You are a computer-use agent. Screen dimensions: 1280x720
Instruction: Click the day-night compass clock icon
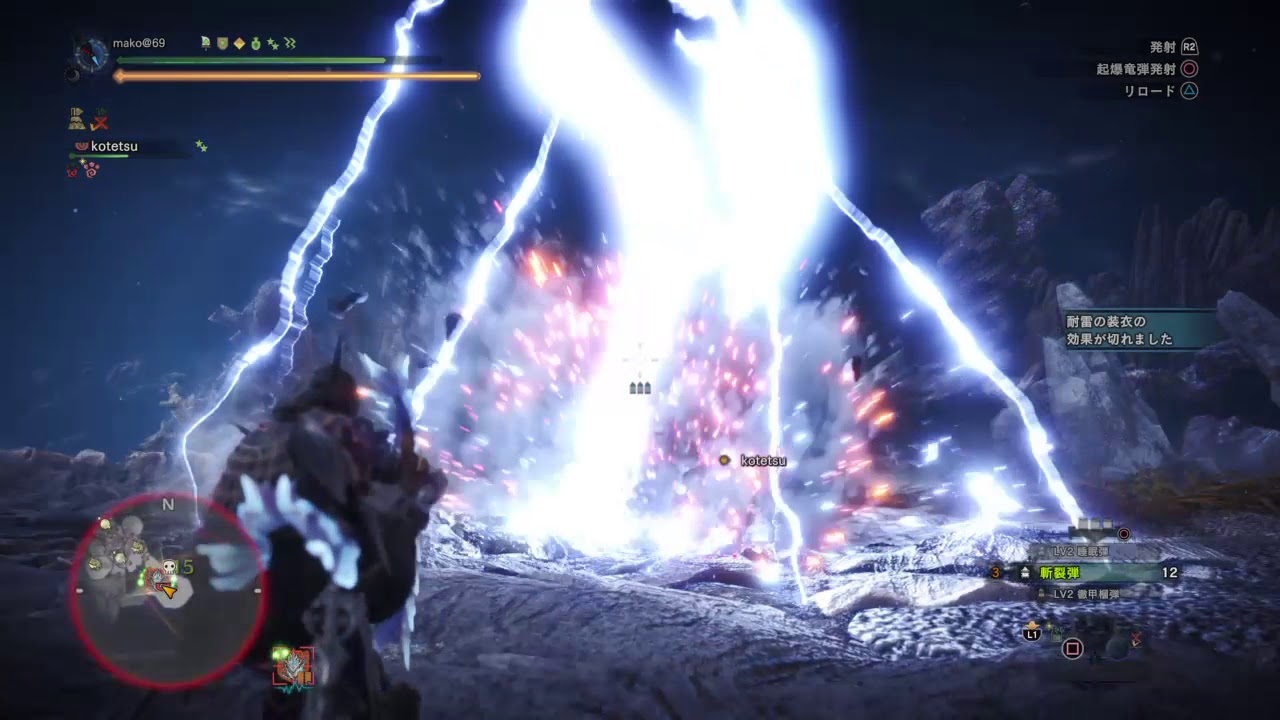(92, 54)
